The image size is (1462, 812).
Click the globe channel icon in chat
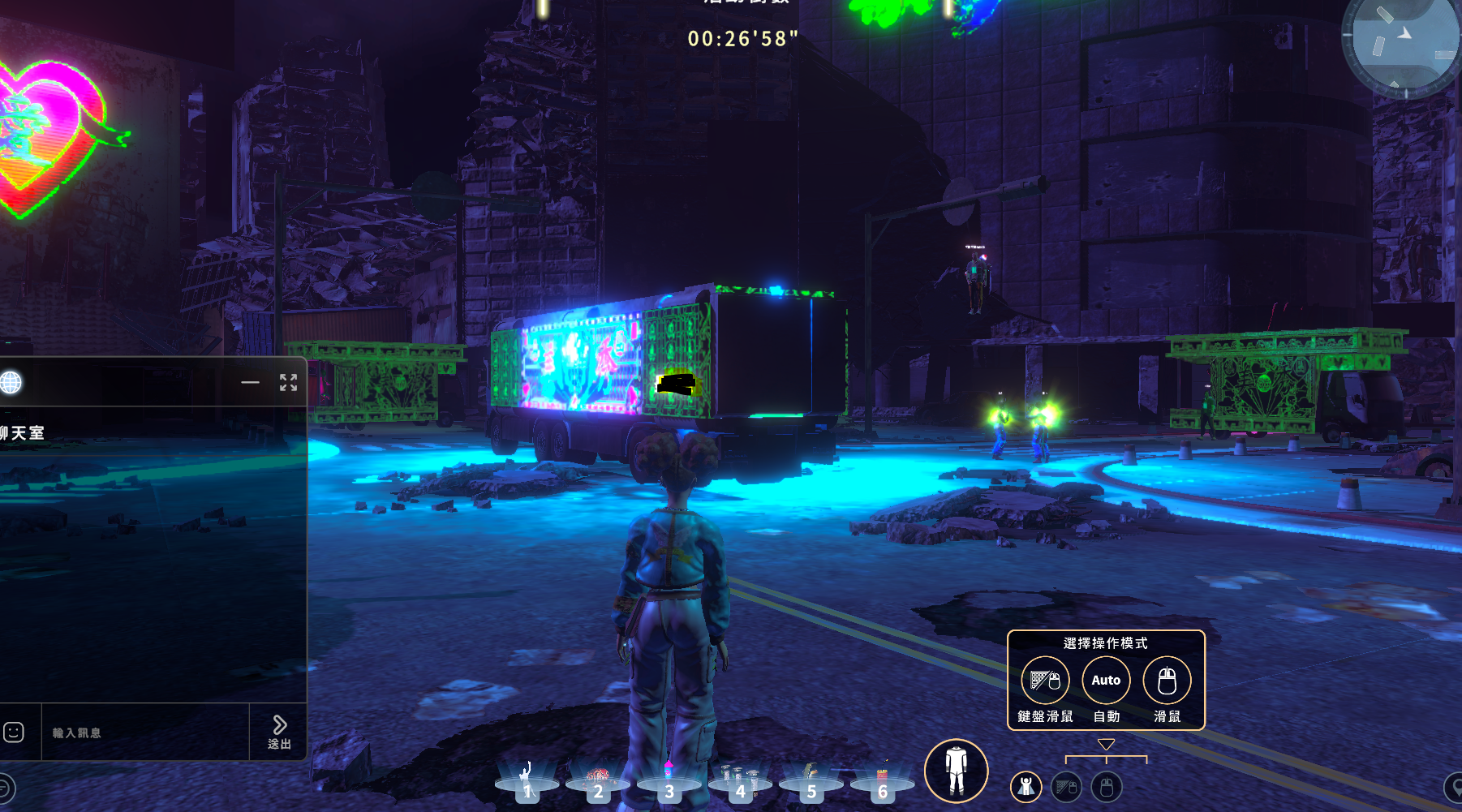coord(11,382)
